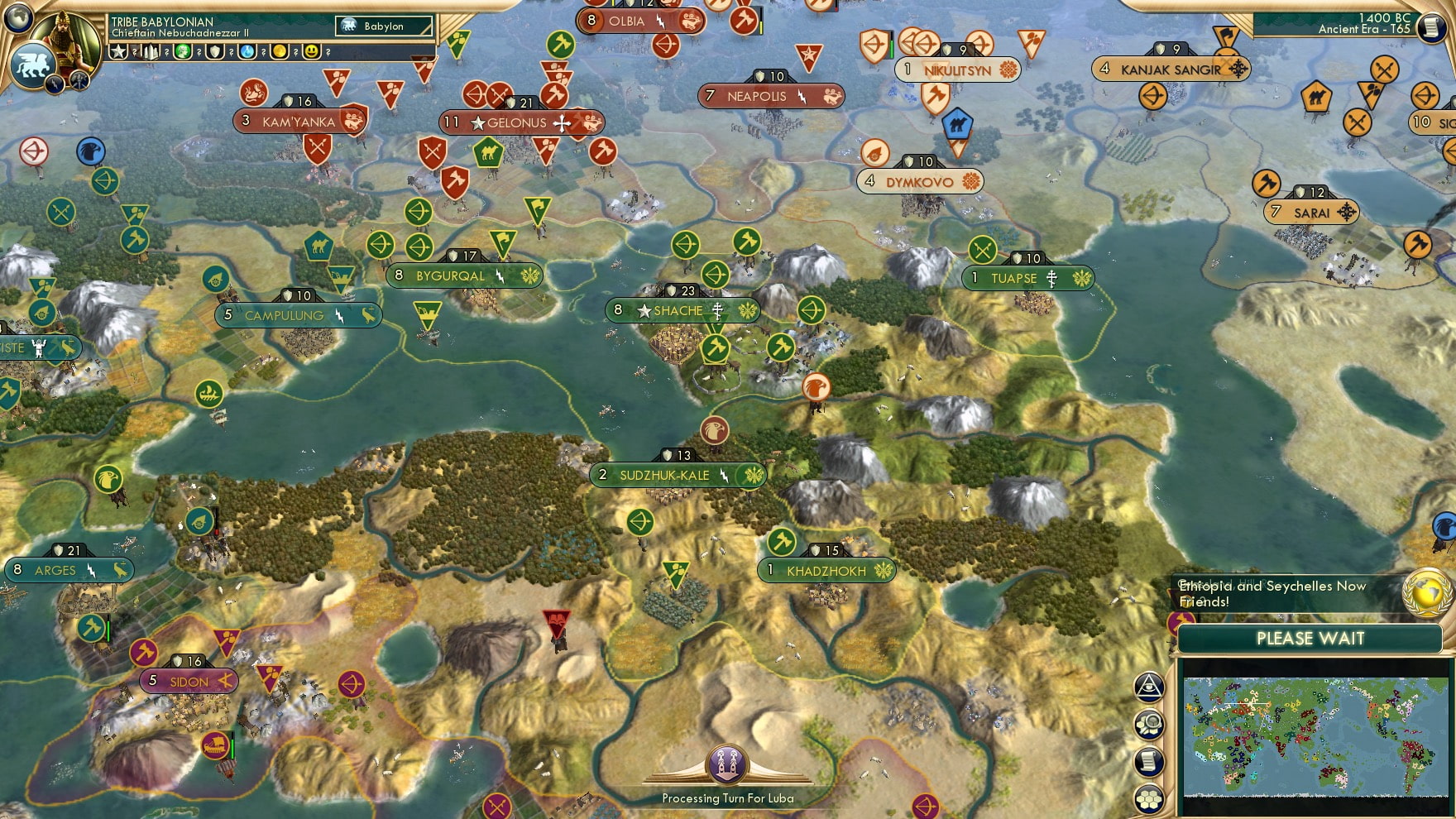The width and height of the screenshot is (1456, 819).
Task: Select the Nebuchadnezzar II leader portrait
Action: pyautogui.click(x=68, y=37)
